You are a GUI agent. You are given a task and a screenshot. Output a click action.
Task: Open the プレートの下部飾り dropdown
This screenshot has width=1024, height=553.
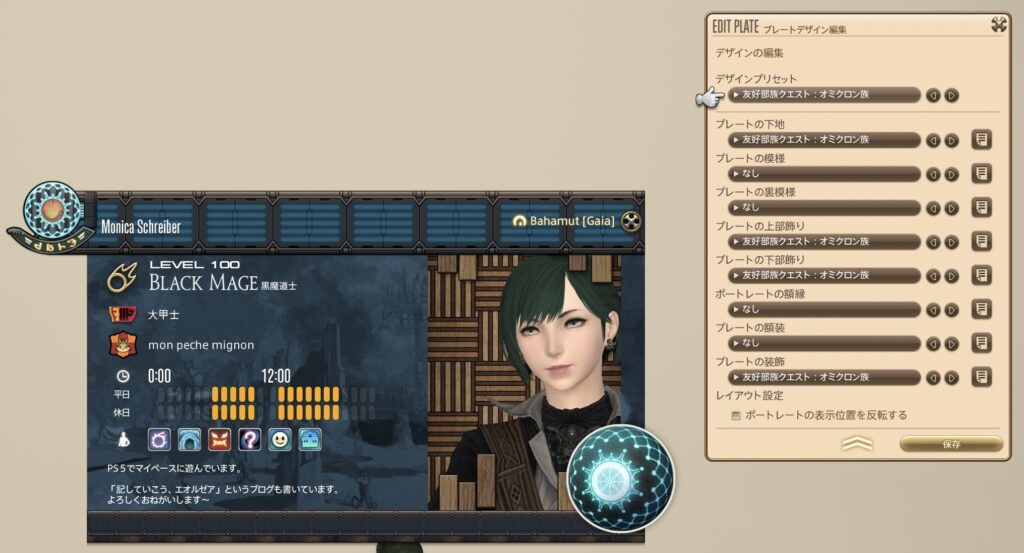tap(825, 276)
